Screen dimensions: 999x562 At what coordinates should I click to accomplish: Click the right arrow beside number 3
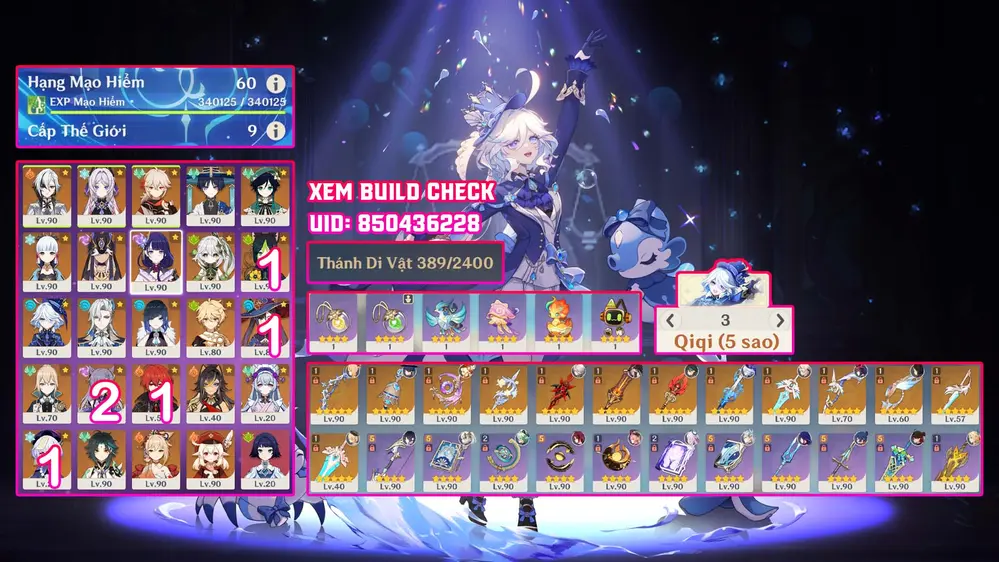click(x=780, y=321)
